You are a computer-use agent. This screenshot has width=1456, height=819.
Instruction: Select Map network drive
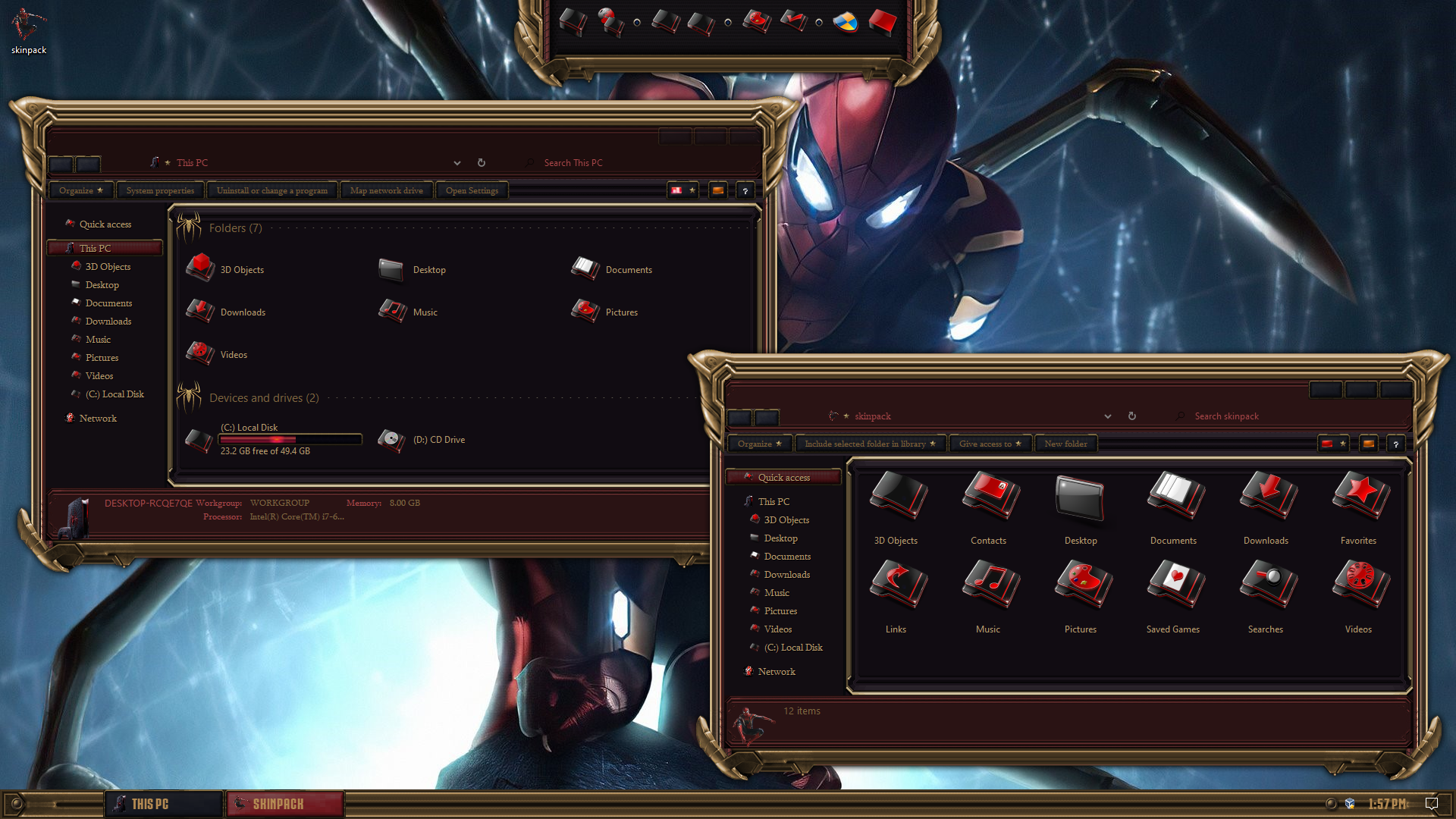386,190
